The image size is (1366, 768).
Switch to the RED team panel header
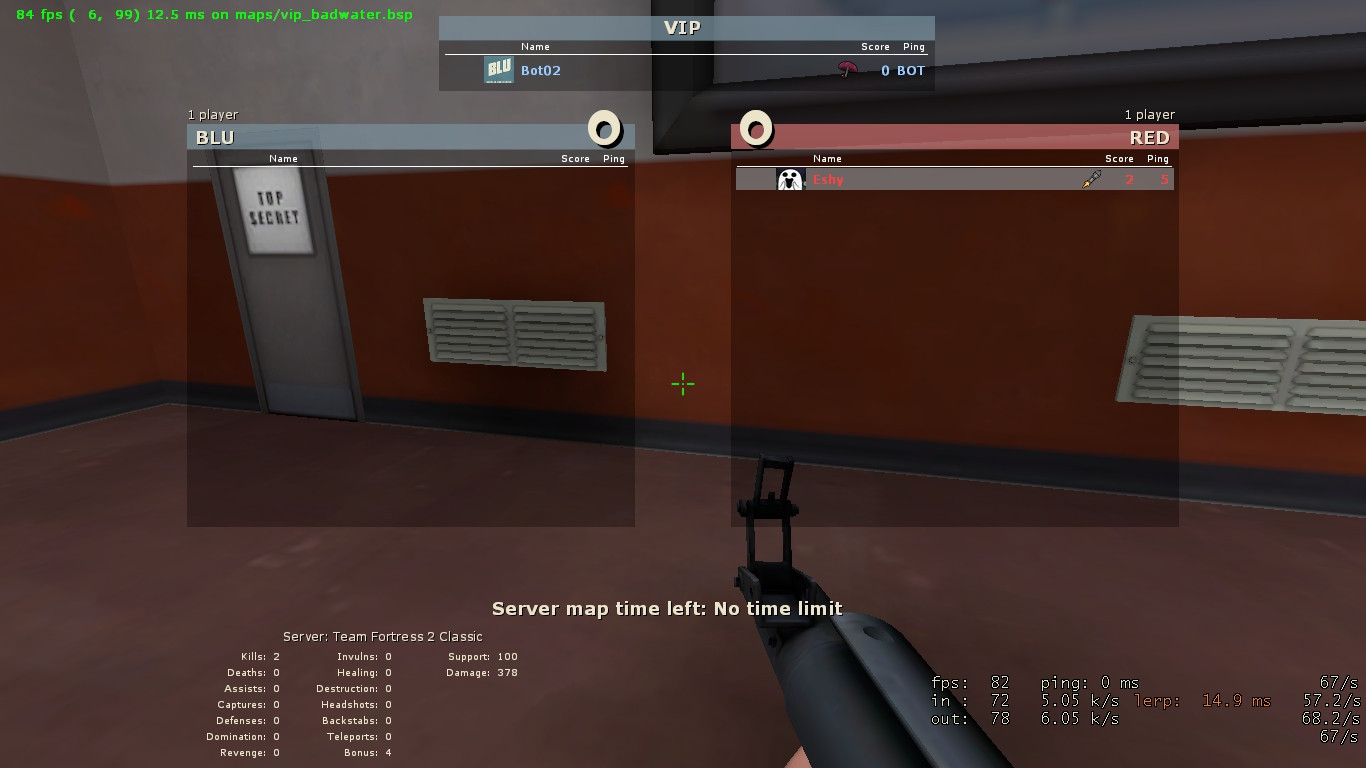pyautogui.click(x=1148, y=137)
